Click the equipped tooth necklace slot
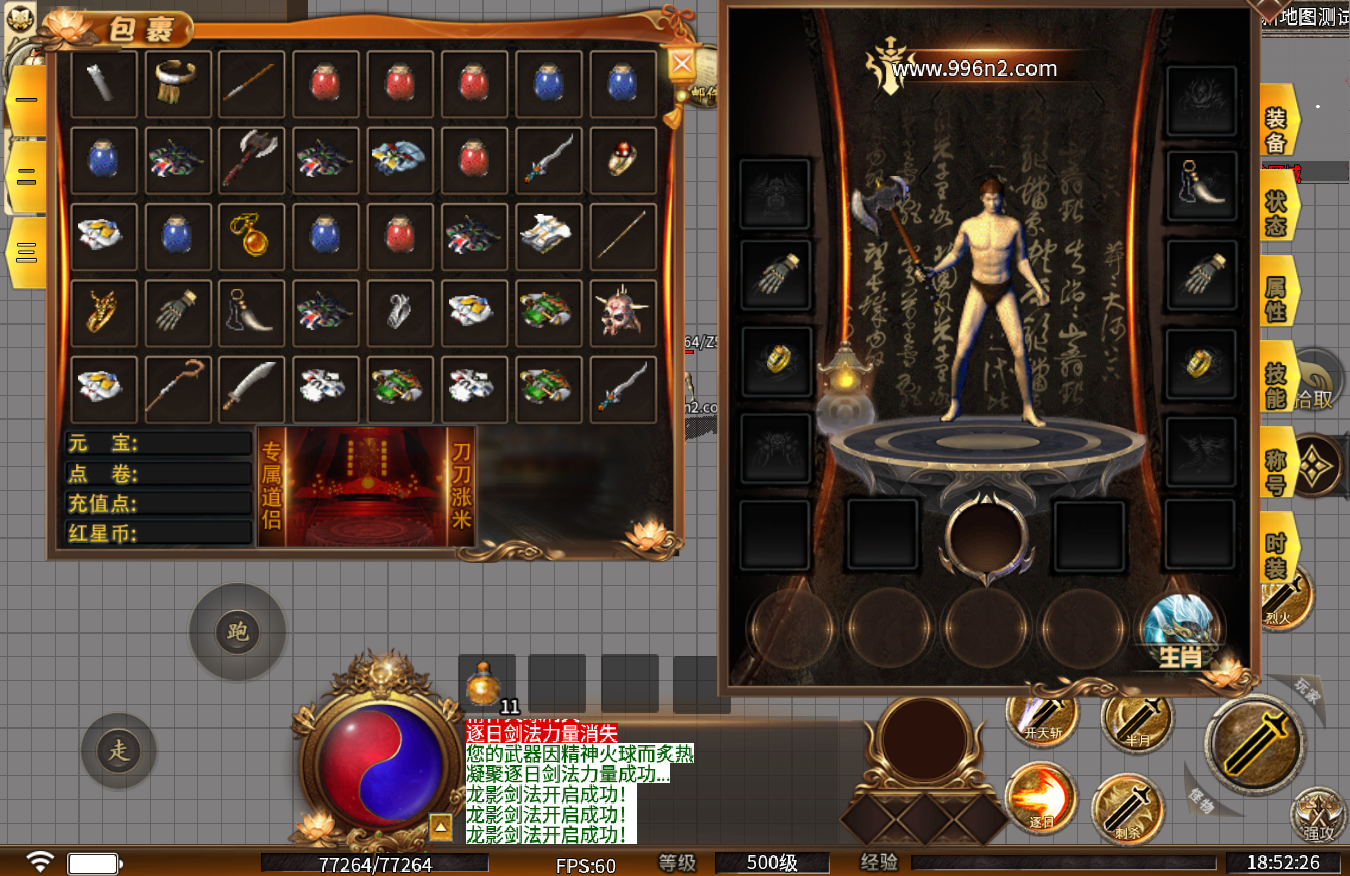Image resolution: width=1350 pixels, height=876 pixels. click(x=1200, y=185)
